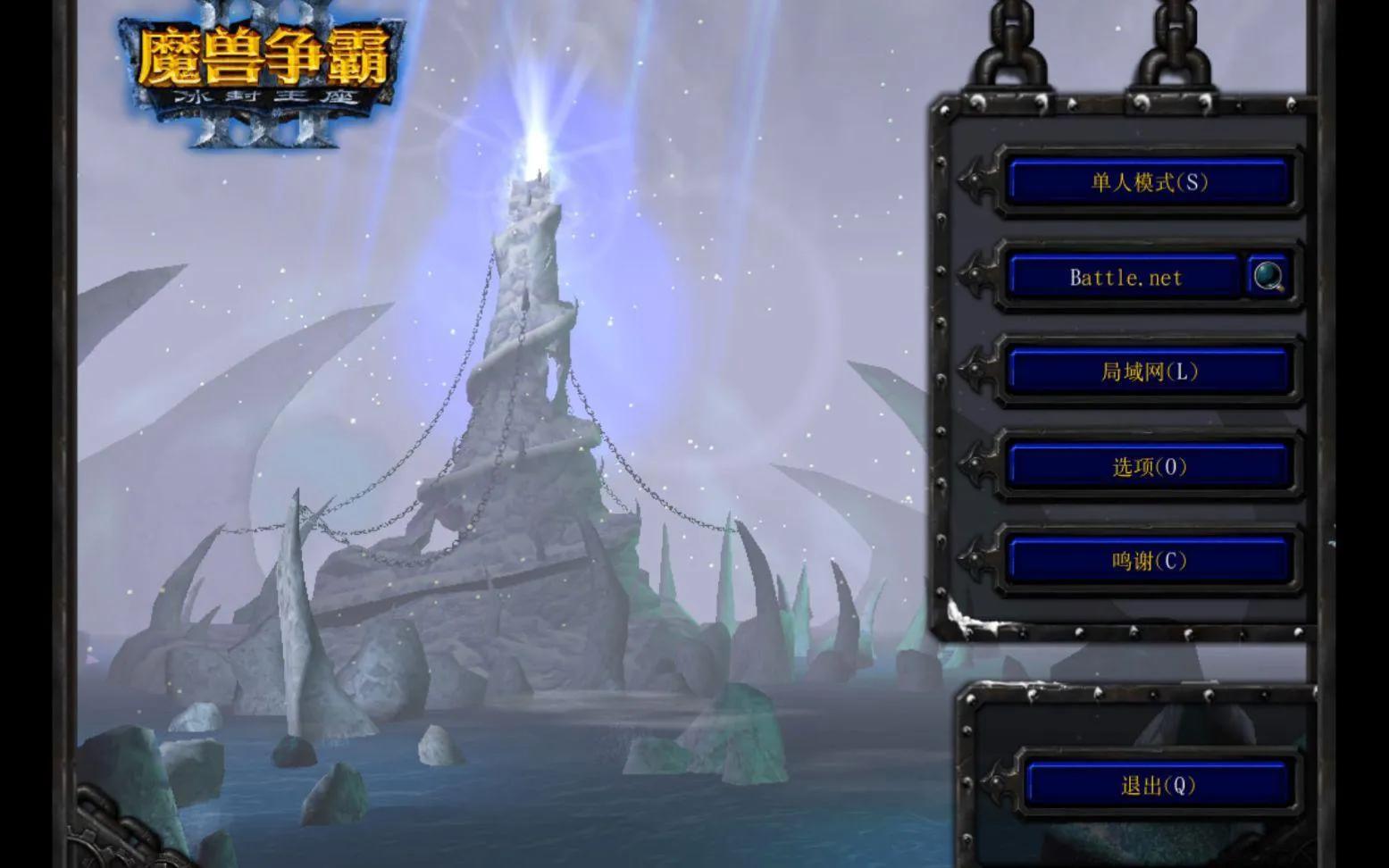Open 单人模式 single player mode
Screen dimensions: 1389x868
[x=1149, y=181]
